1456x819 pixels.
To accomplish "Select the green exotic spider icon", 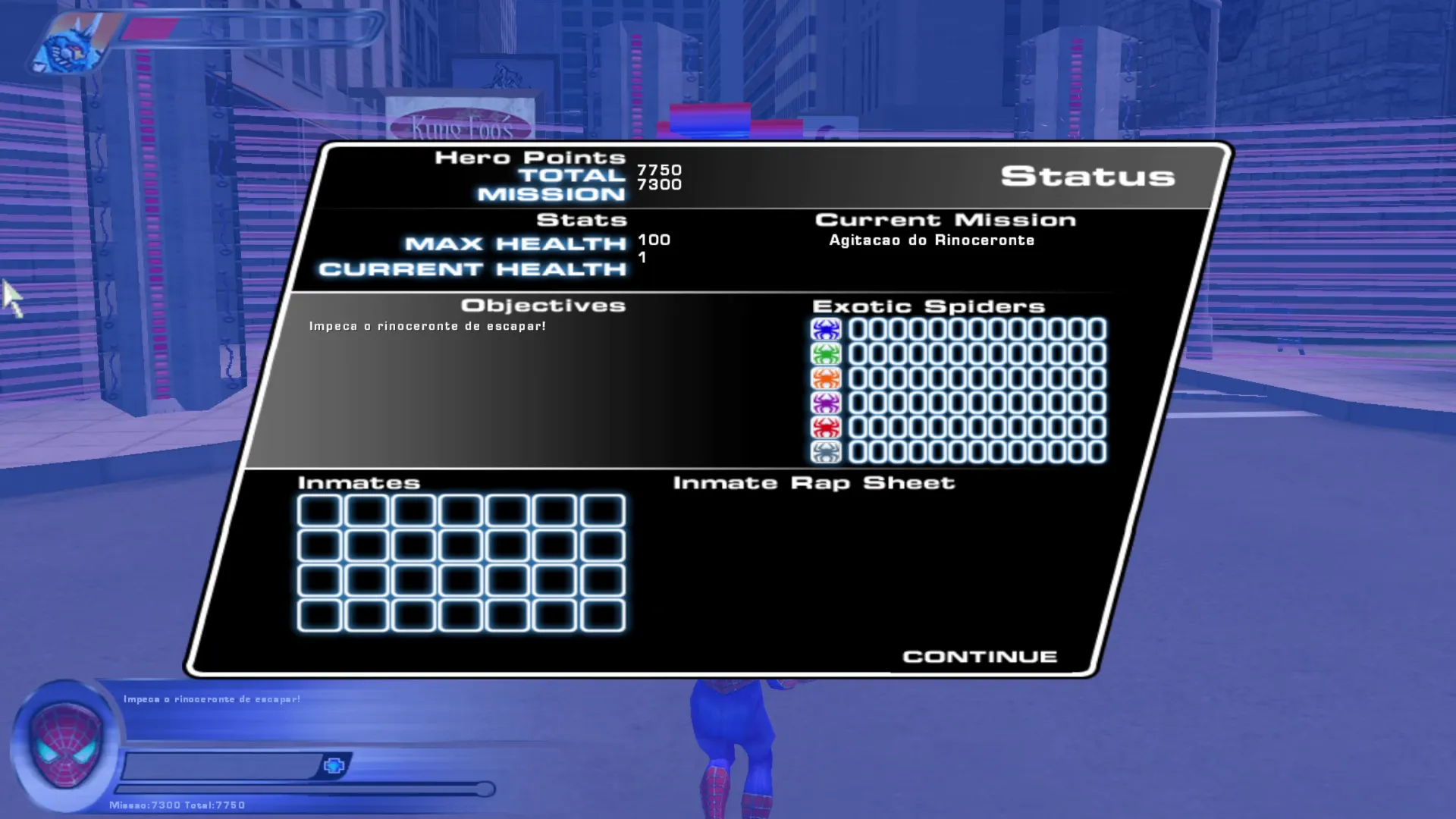I will coord(826,353).
